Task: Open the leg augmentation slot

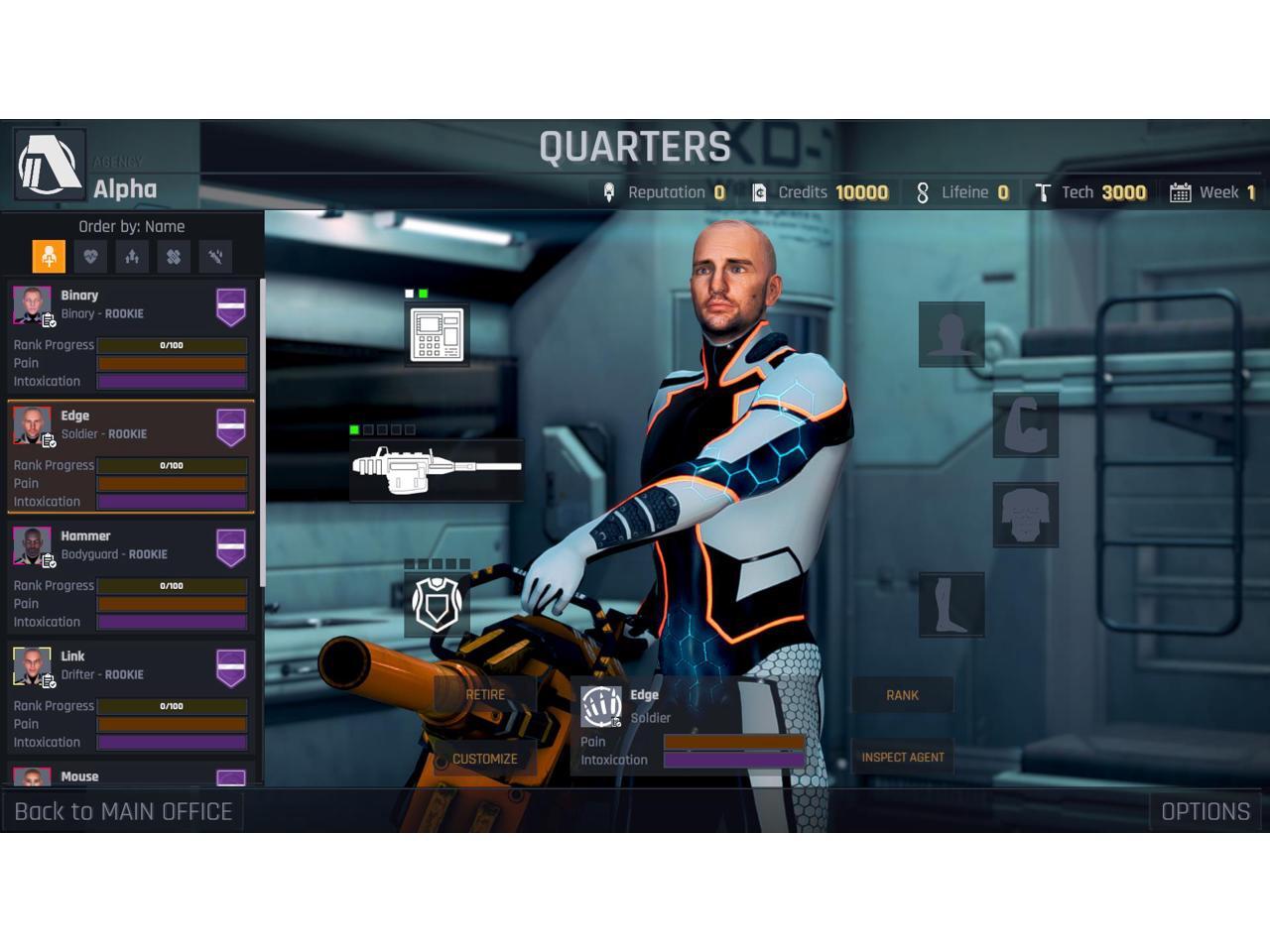Action: pyautogui.click(x=952, y=604)
